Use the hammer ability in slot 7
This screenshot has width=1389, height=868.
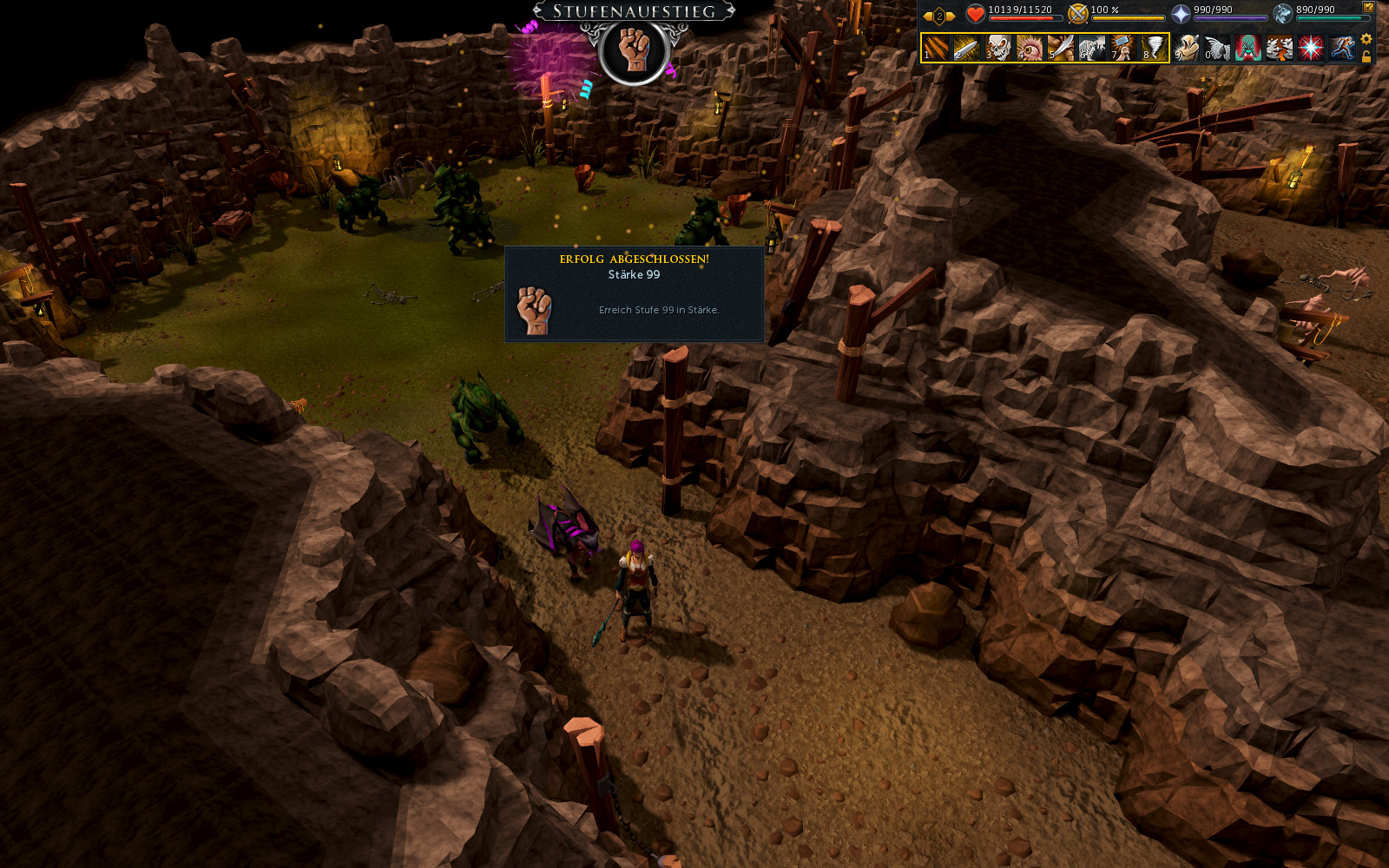click(x=1123, y=48)
